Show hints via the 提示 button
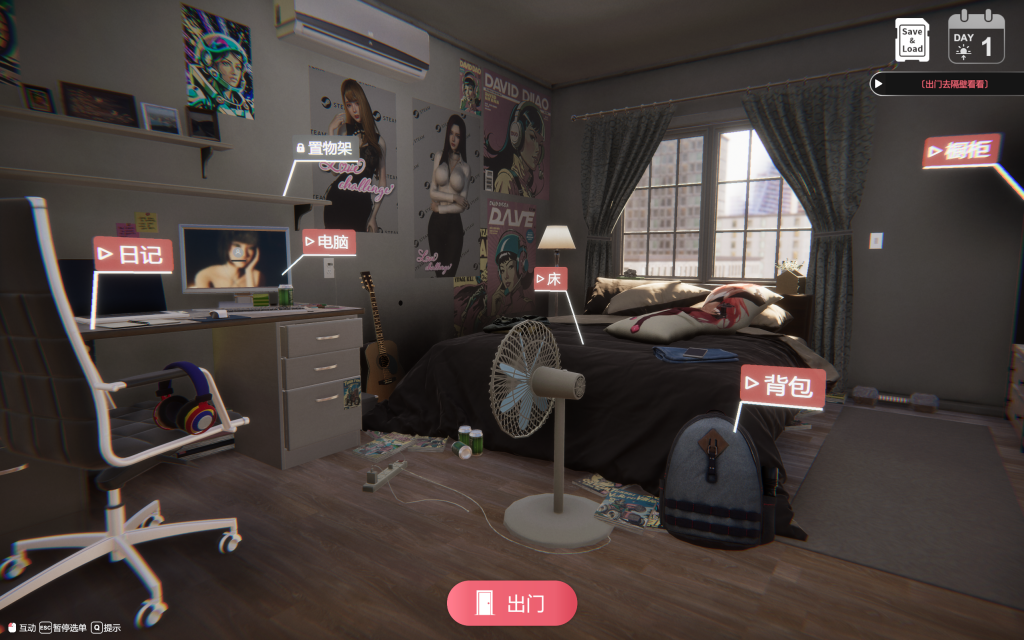Screen dimensions: 1024x640 [106, 628]
